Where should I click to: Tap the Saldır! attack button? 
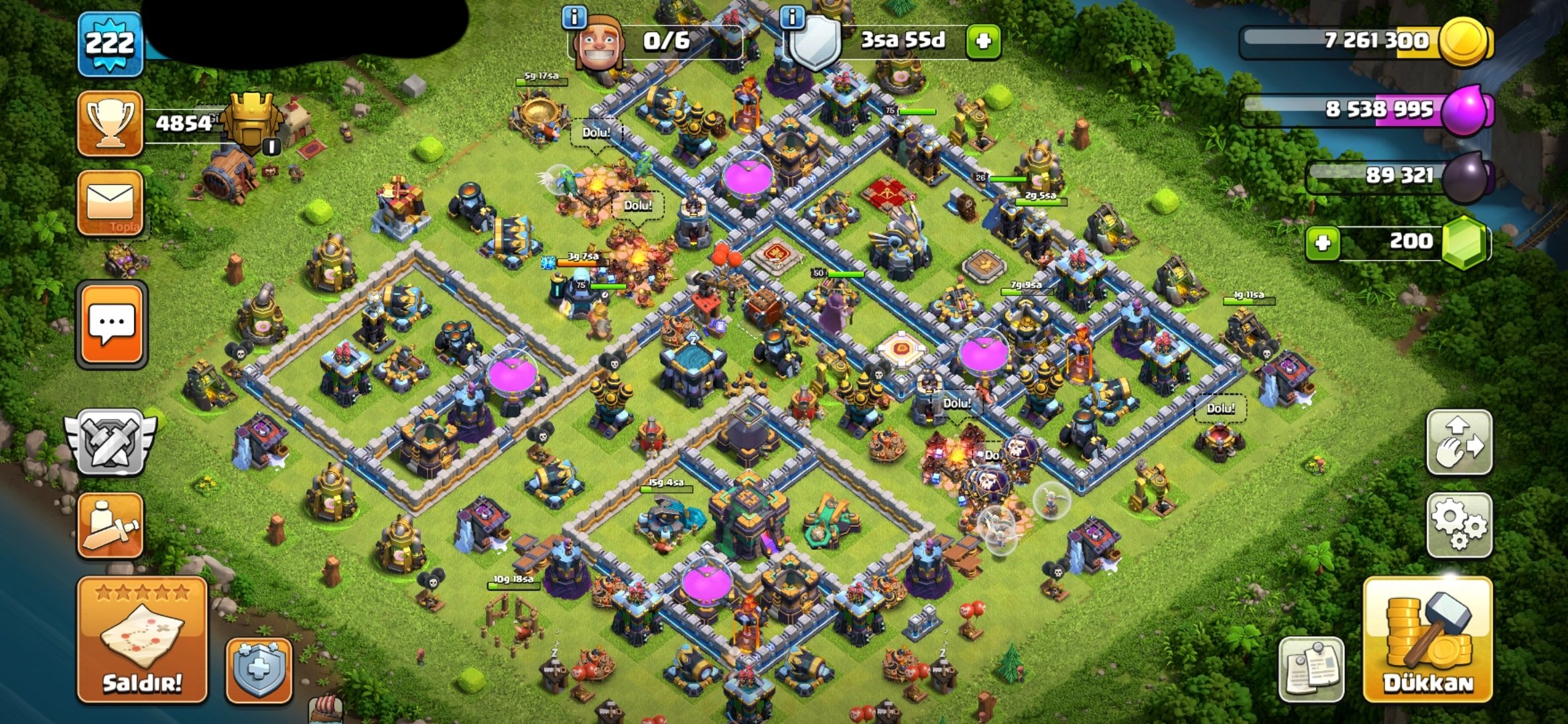(x=142, y=640)
